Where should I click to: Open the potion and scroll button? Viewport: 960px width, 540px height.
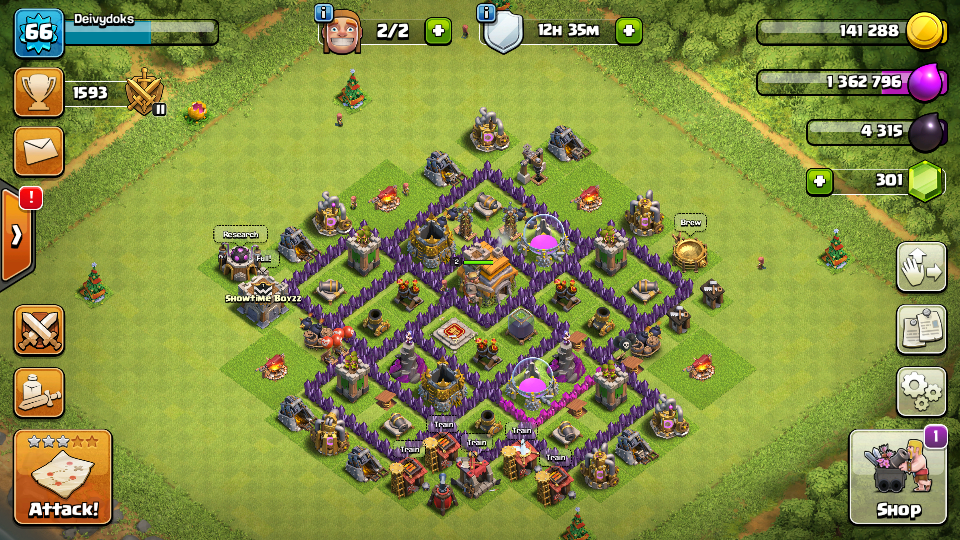point(39,392)
